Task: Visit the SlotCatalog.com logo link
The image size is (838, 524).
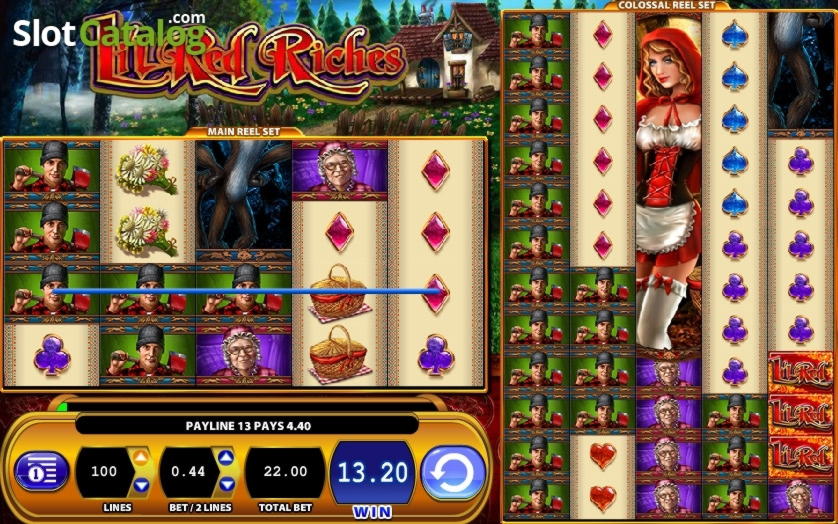Action: 108,32
